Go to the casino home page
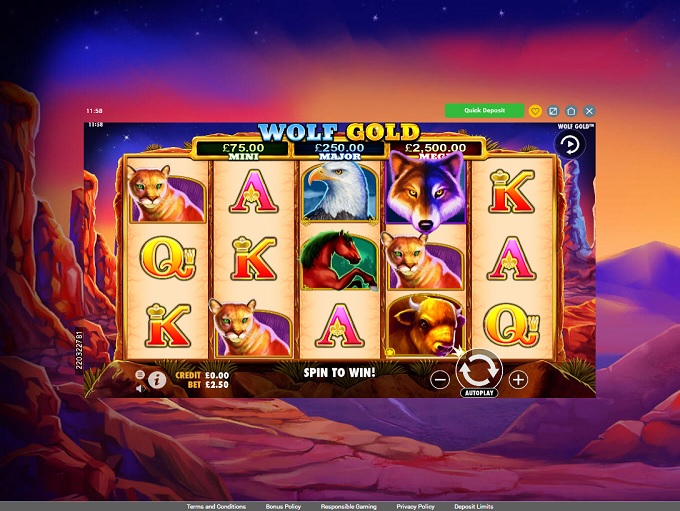 (571, 111)
